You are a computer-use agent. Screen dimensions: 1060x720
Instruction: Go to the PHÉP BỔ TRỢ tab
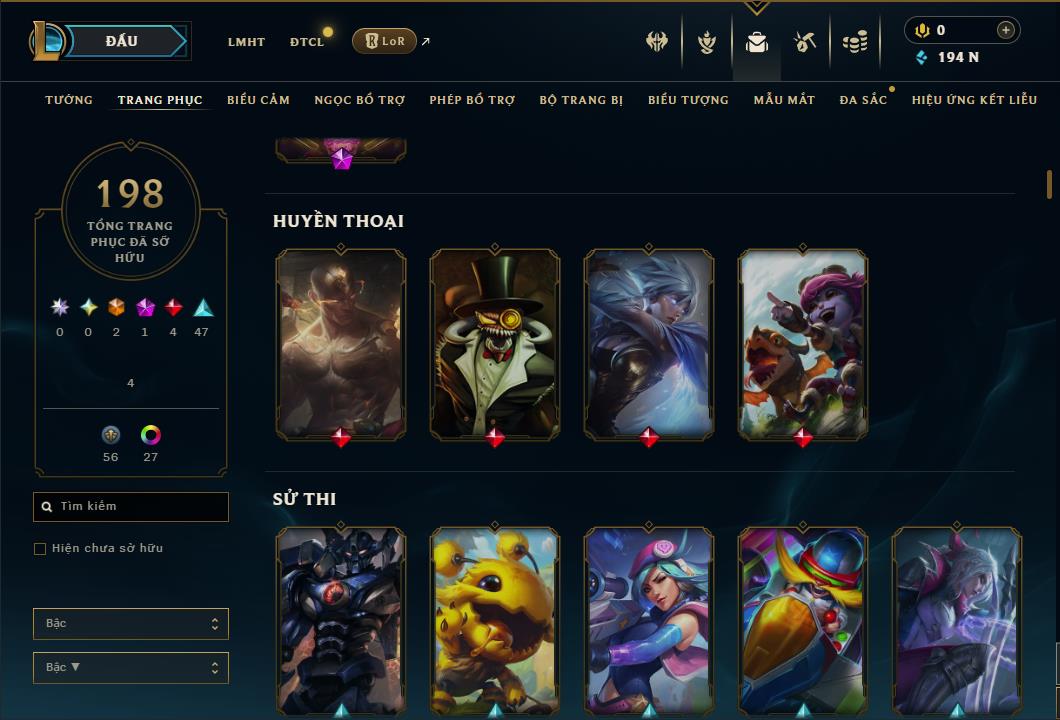[x=472, y=100]
